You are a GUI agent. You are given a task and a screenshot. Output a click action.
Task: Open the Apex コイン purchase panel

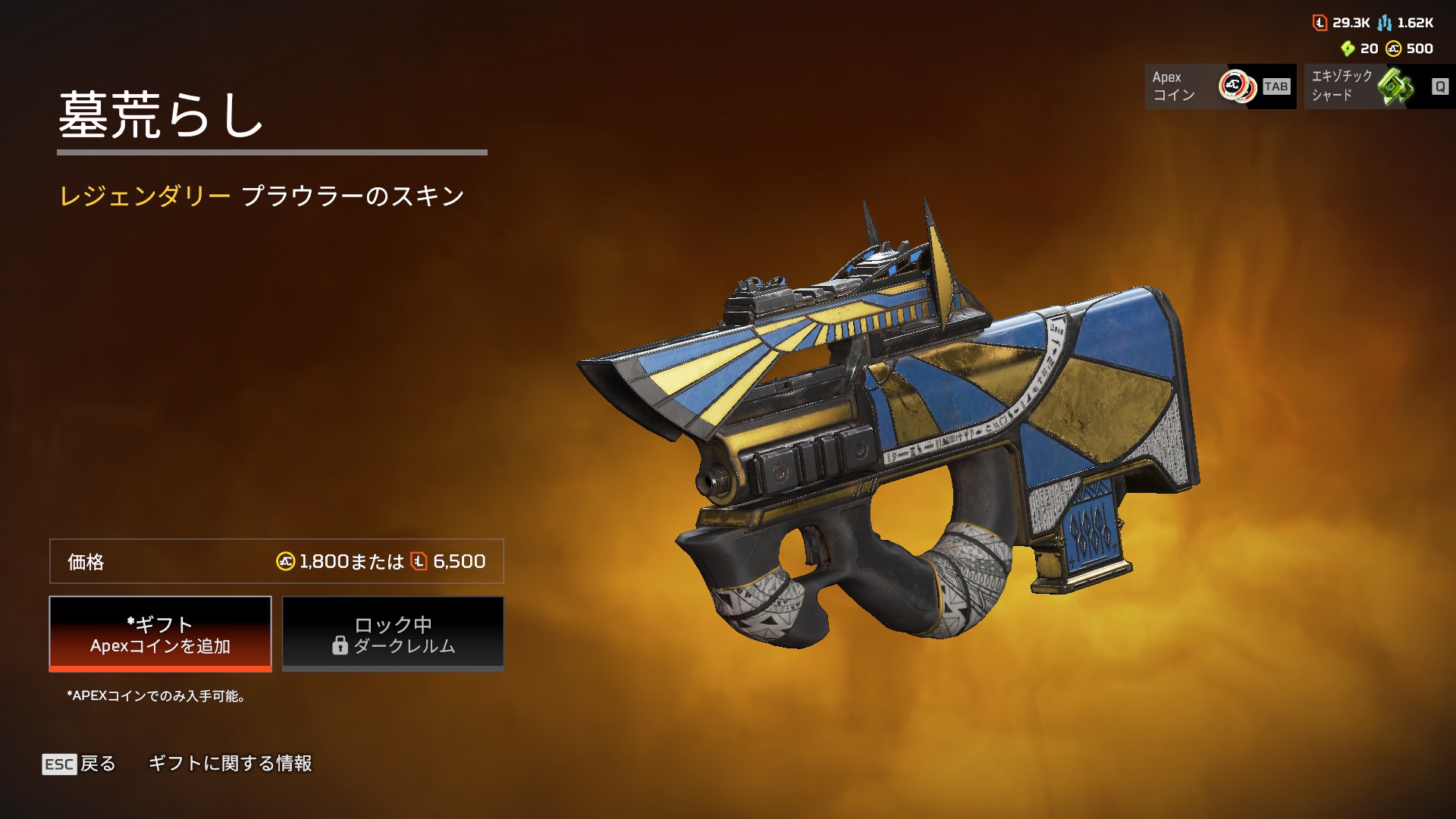pyautogui.click(x=1220, y=86)
